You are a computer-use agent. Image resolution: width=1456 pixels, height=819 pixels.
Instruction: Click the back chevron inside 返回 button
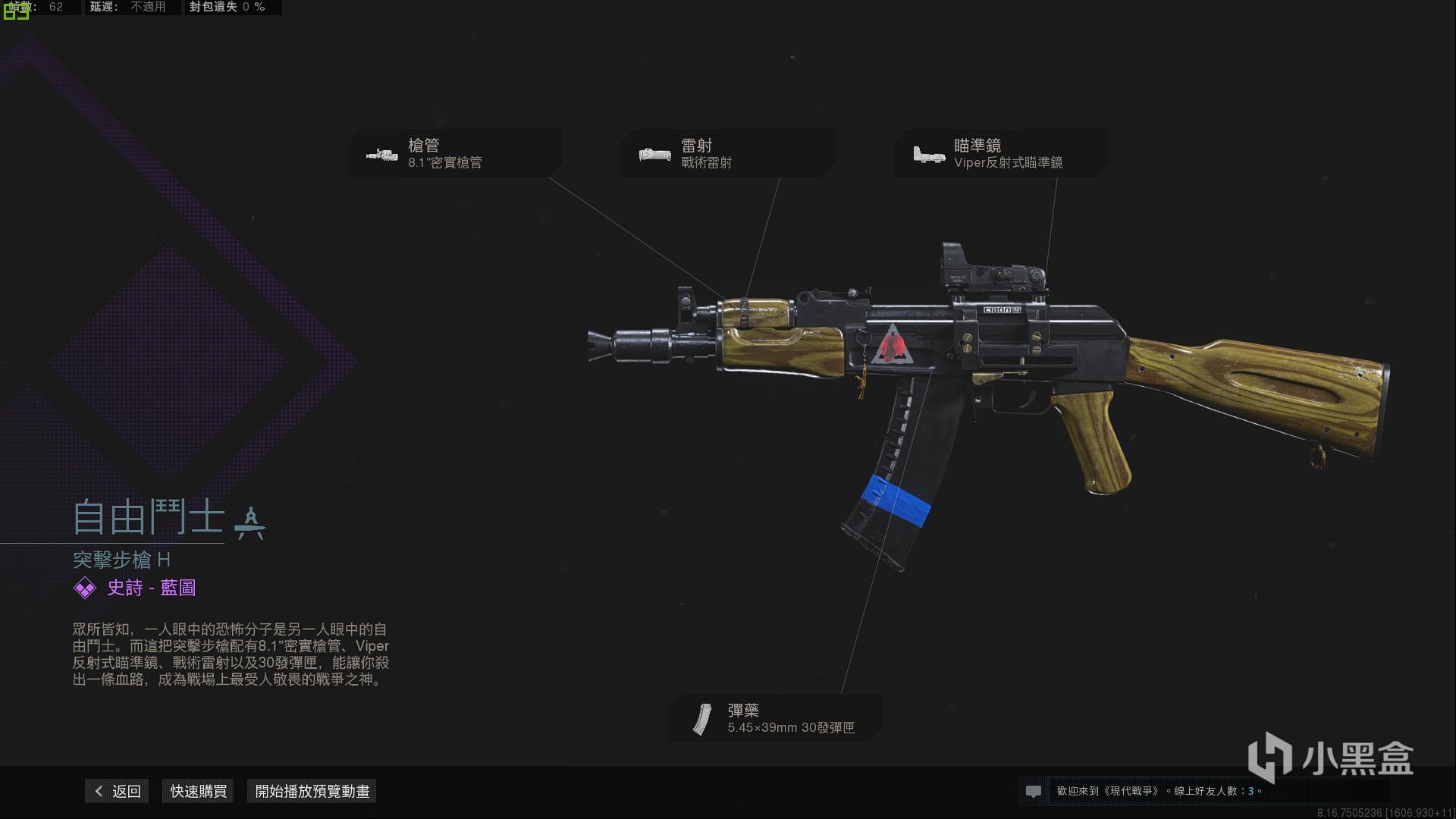pos(97,791)
